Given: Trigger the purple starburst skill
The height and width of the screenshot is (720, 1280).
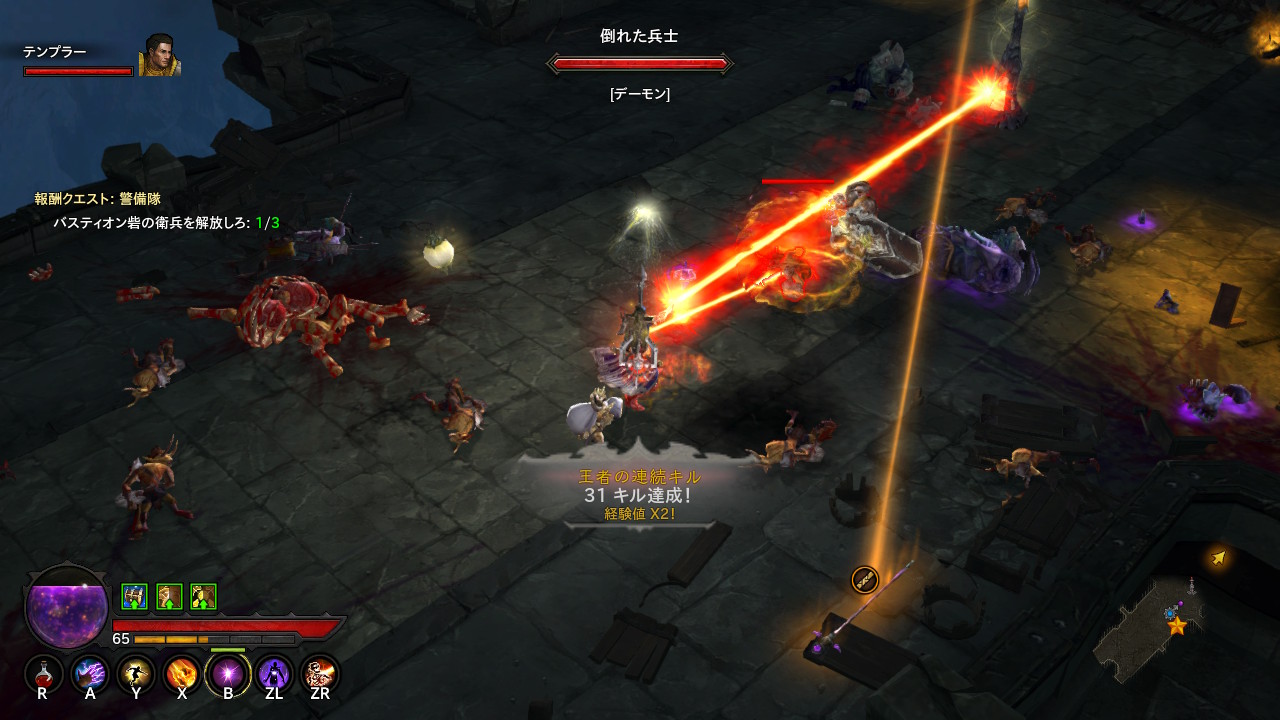Looking at the screenshot, I should tap(228, 673).
